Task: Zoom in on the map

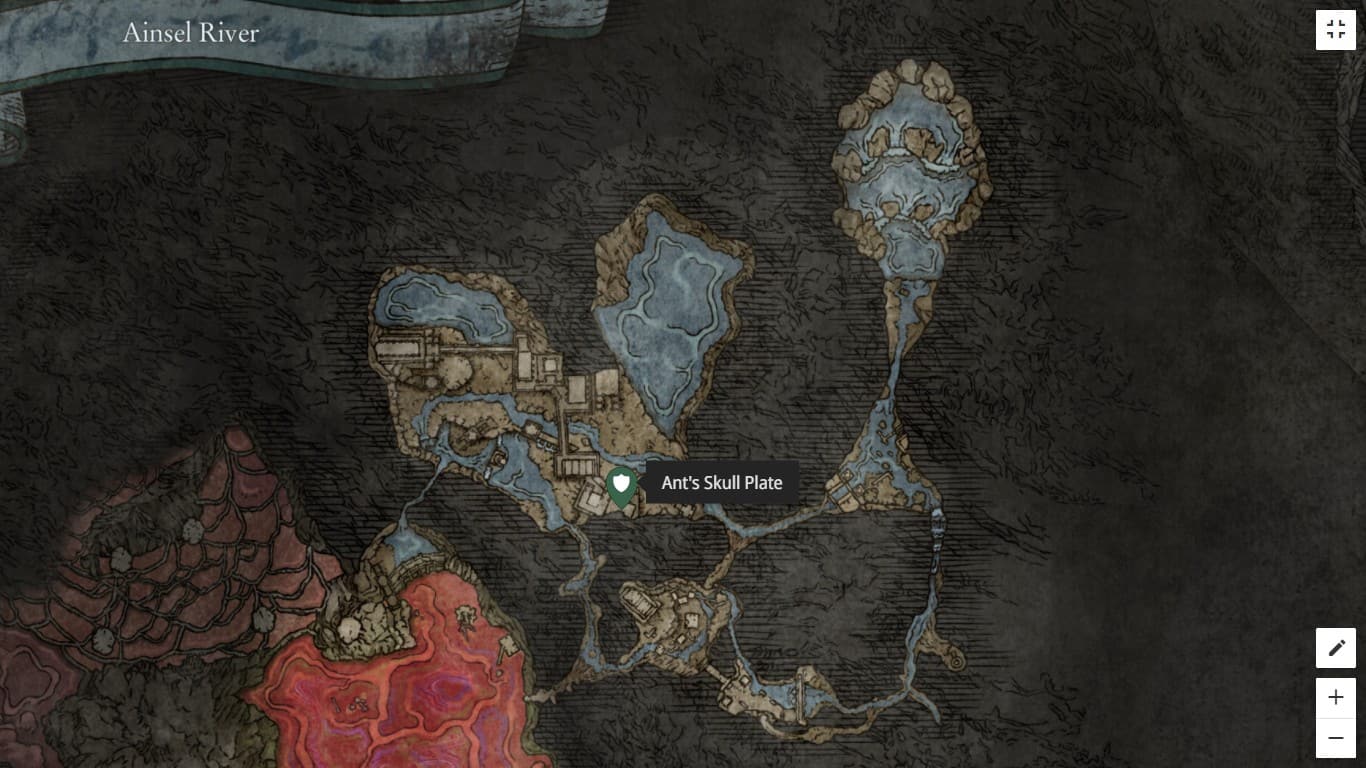Action: coord(1335,697)
